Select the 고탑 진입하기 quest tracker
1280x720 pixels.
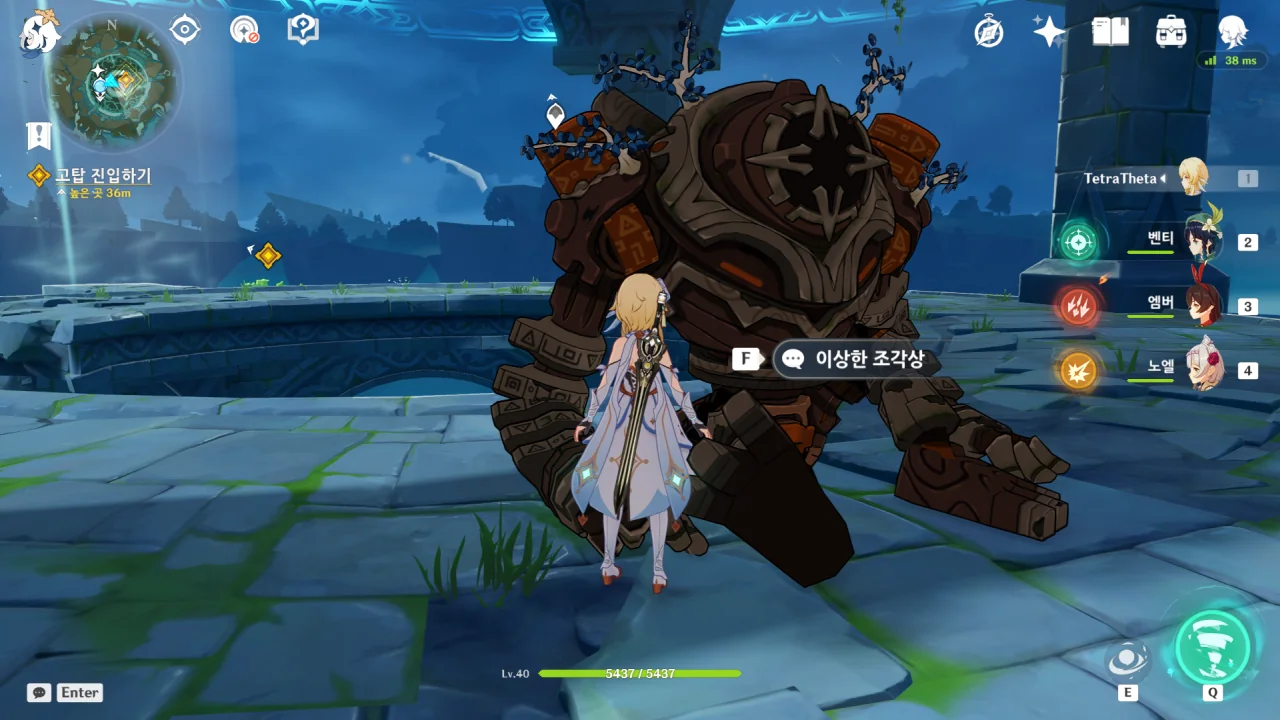[102, 176]
